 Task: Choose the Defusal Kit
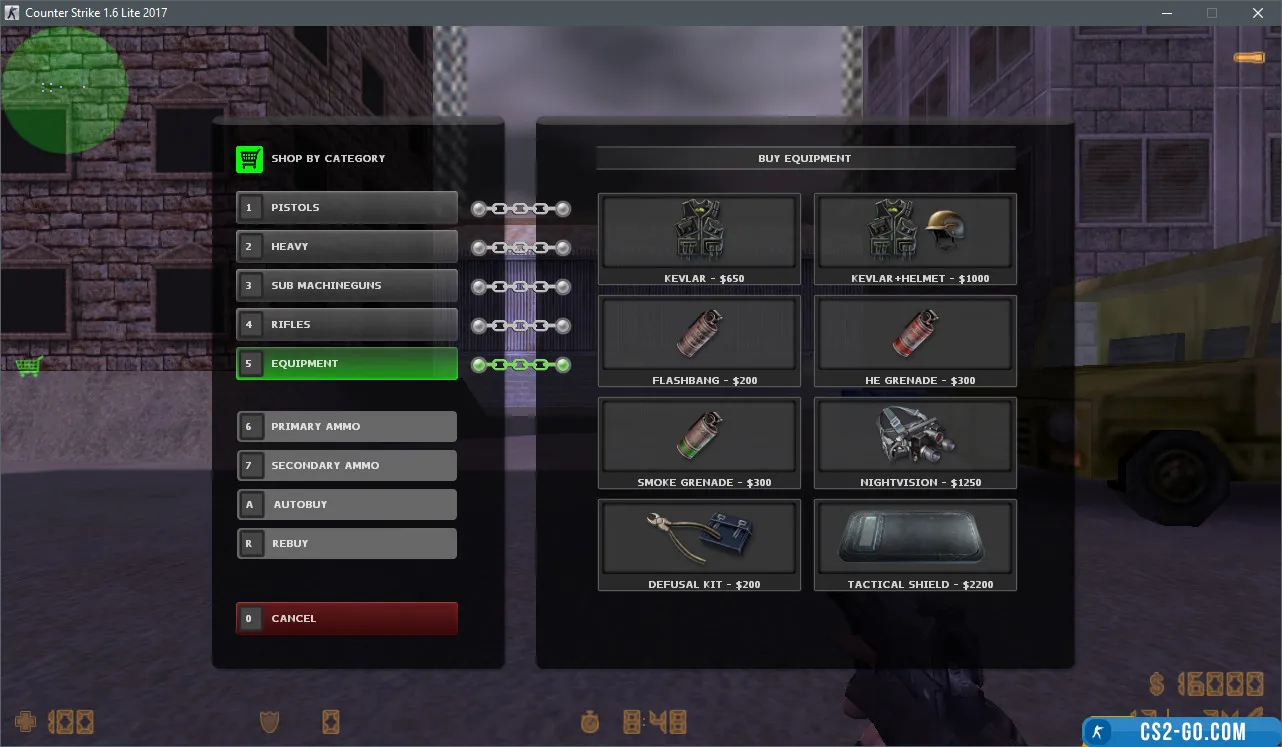pos(699,544)
